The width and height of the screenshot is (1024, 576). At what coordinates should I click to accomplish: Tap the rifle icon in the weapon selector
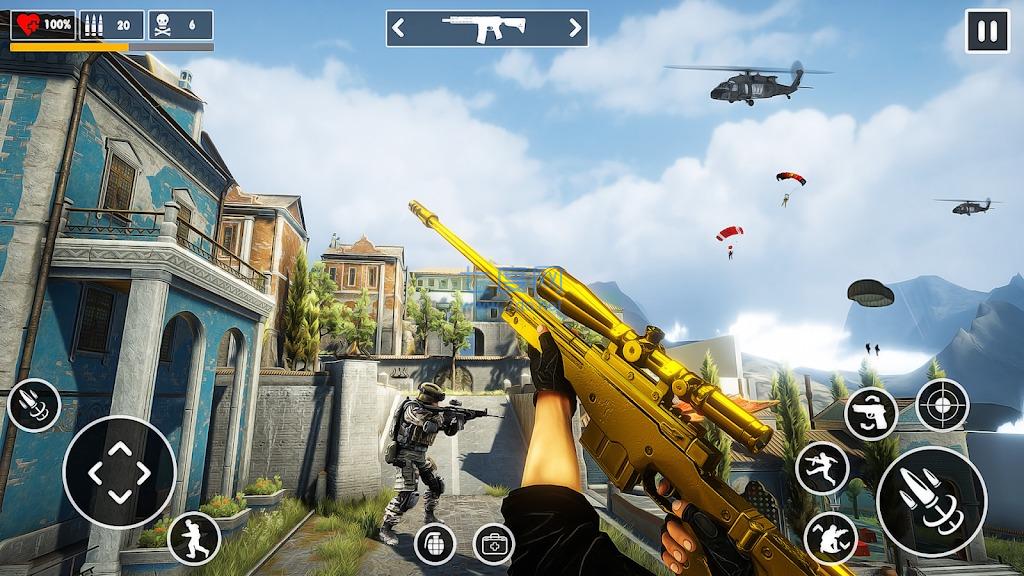tap(487, 28)
